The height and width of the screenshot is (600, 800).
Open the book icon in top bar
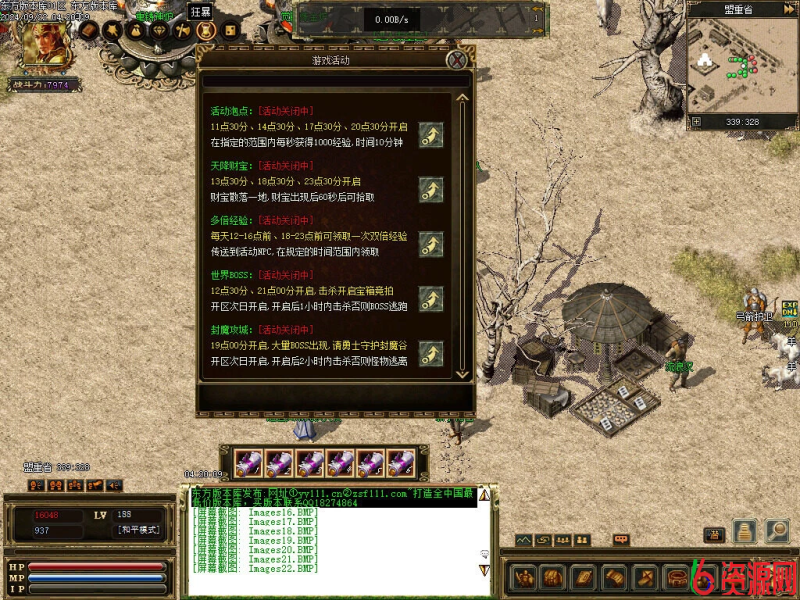[x=89, y=31]
